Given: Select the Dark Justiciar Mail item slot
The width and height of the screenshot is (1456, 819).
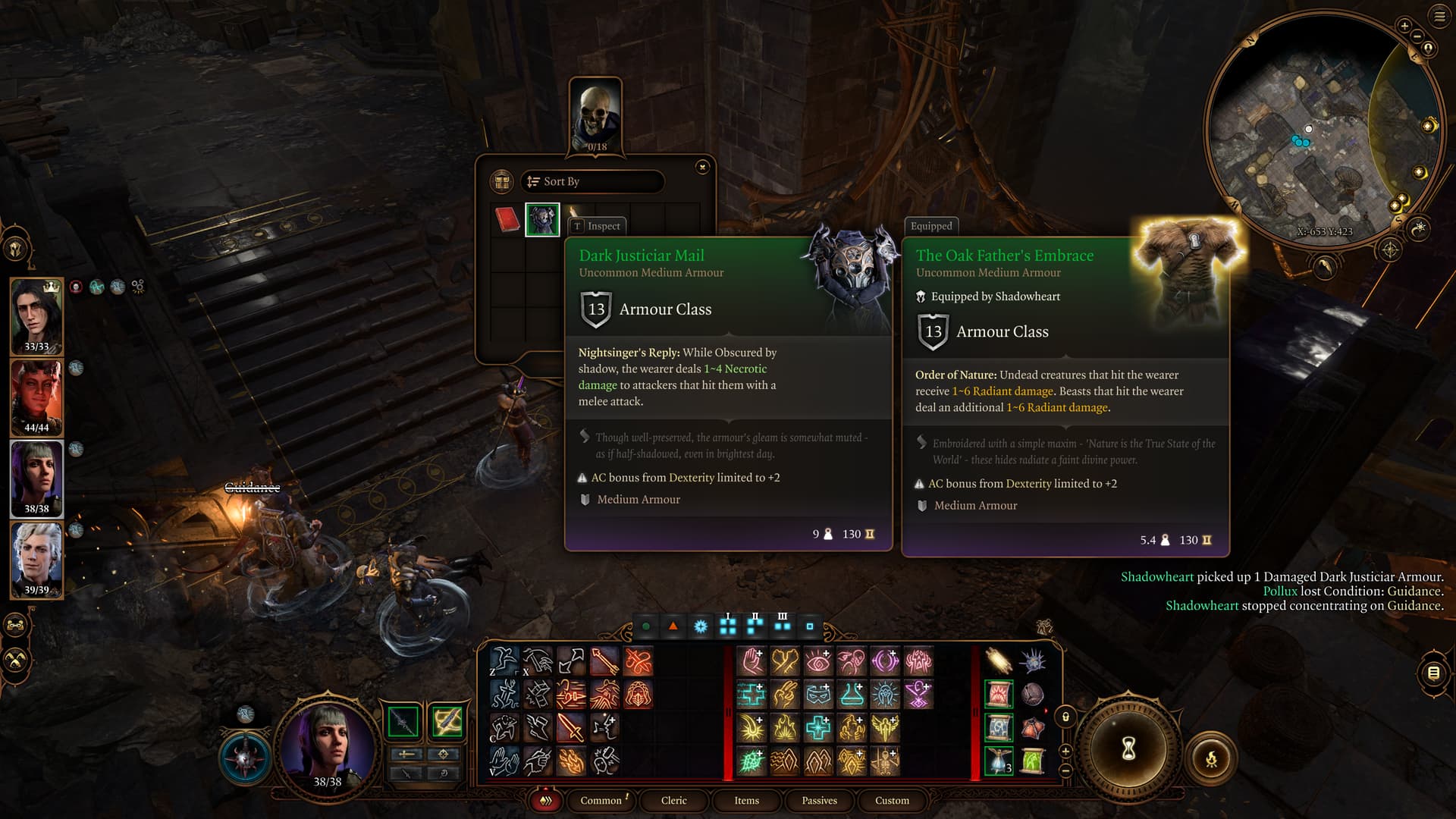Looking at the screenshot, I should [x=542, y=220].
